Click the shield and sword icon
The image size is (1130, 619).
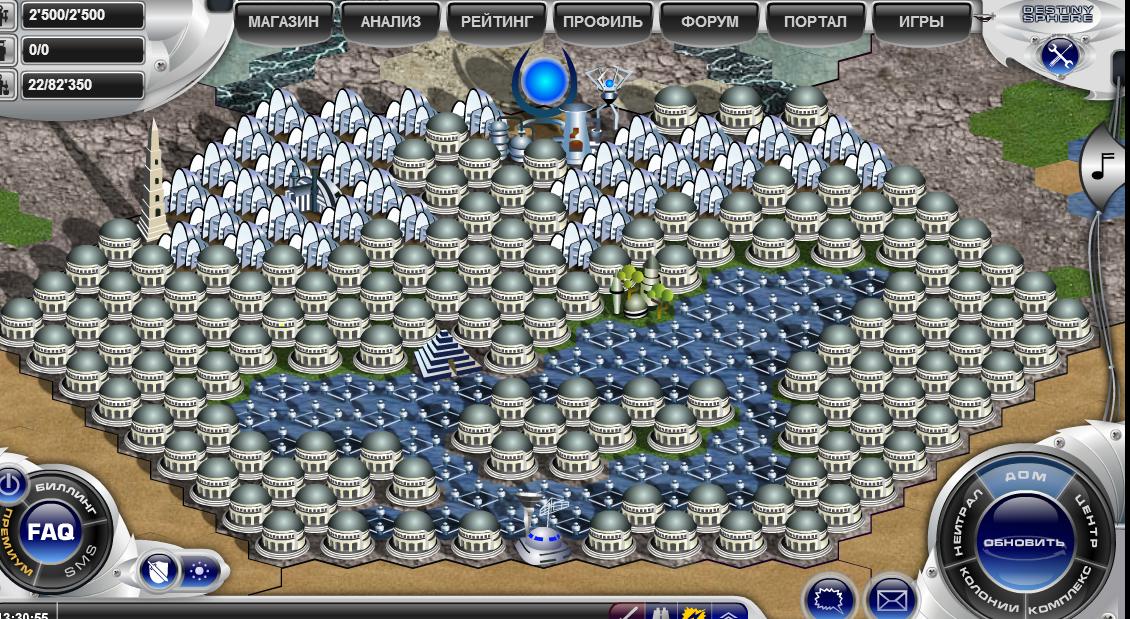coord(160,571)
